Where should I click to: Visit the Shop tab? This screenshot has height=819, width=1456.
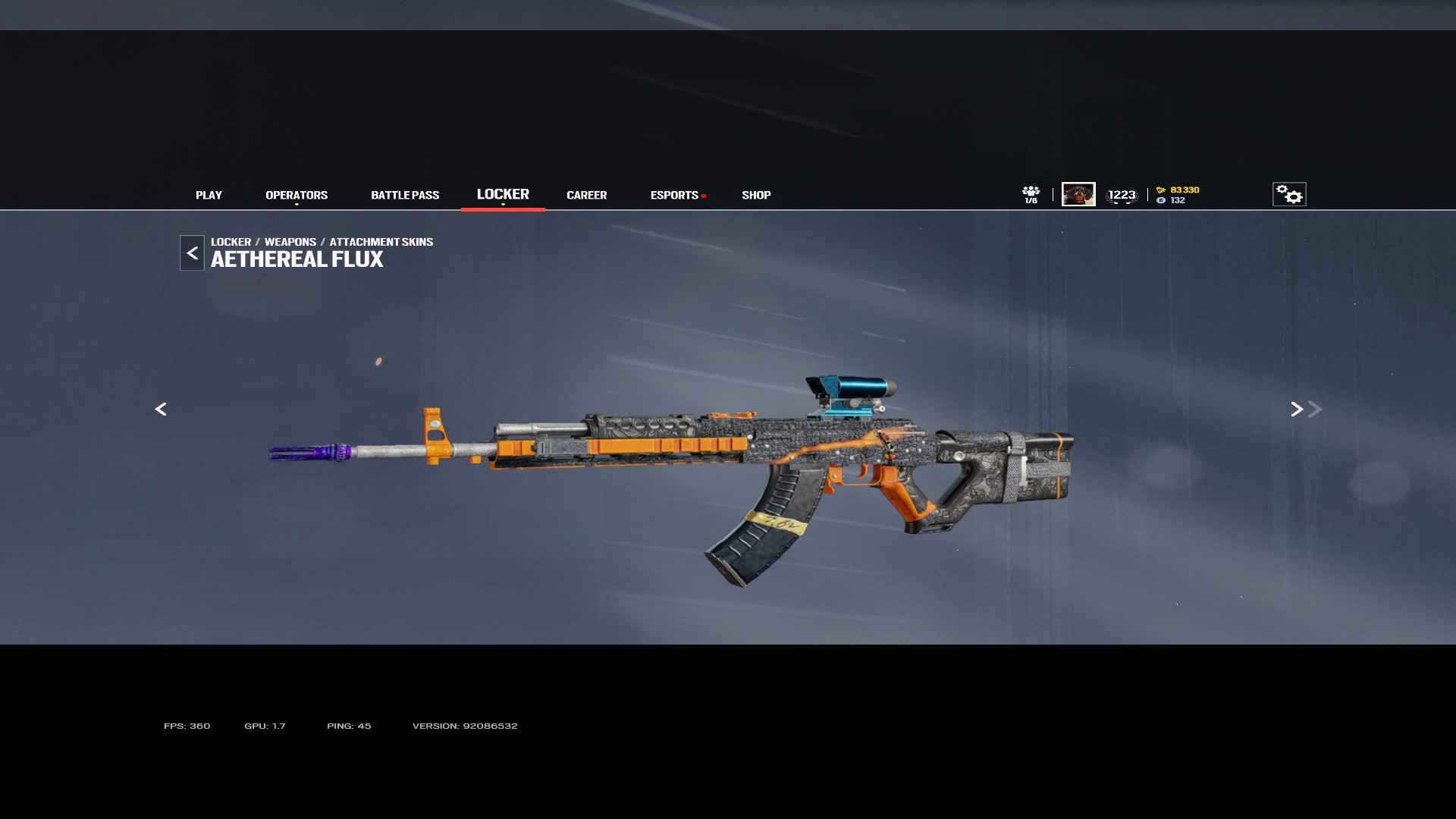756,195
